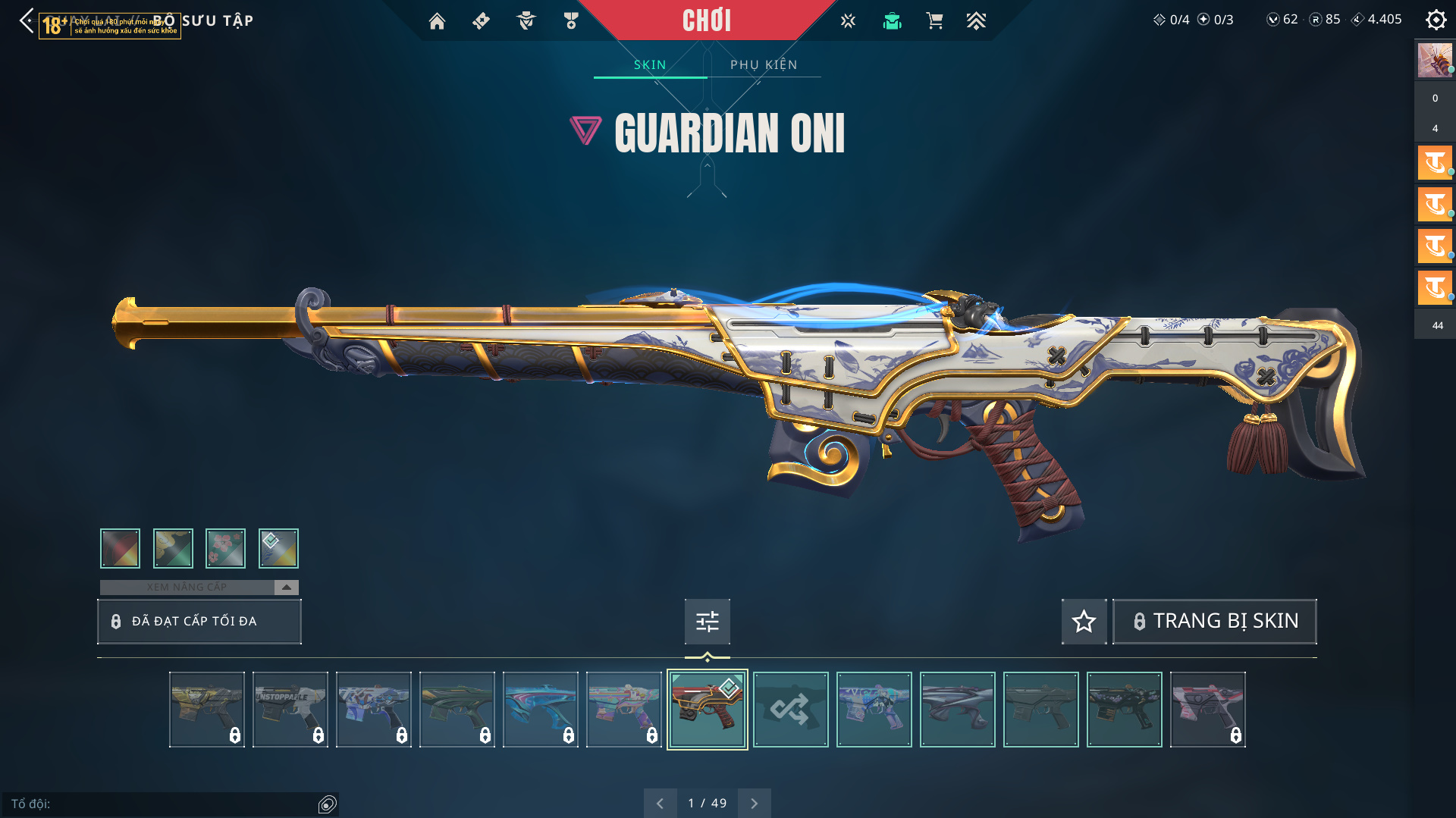
Task: Click the red CHƠI play button
Action: [706, 20]
